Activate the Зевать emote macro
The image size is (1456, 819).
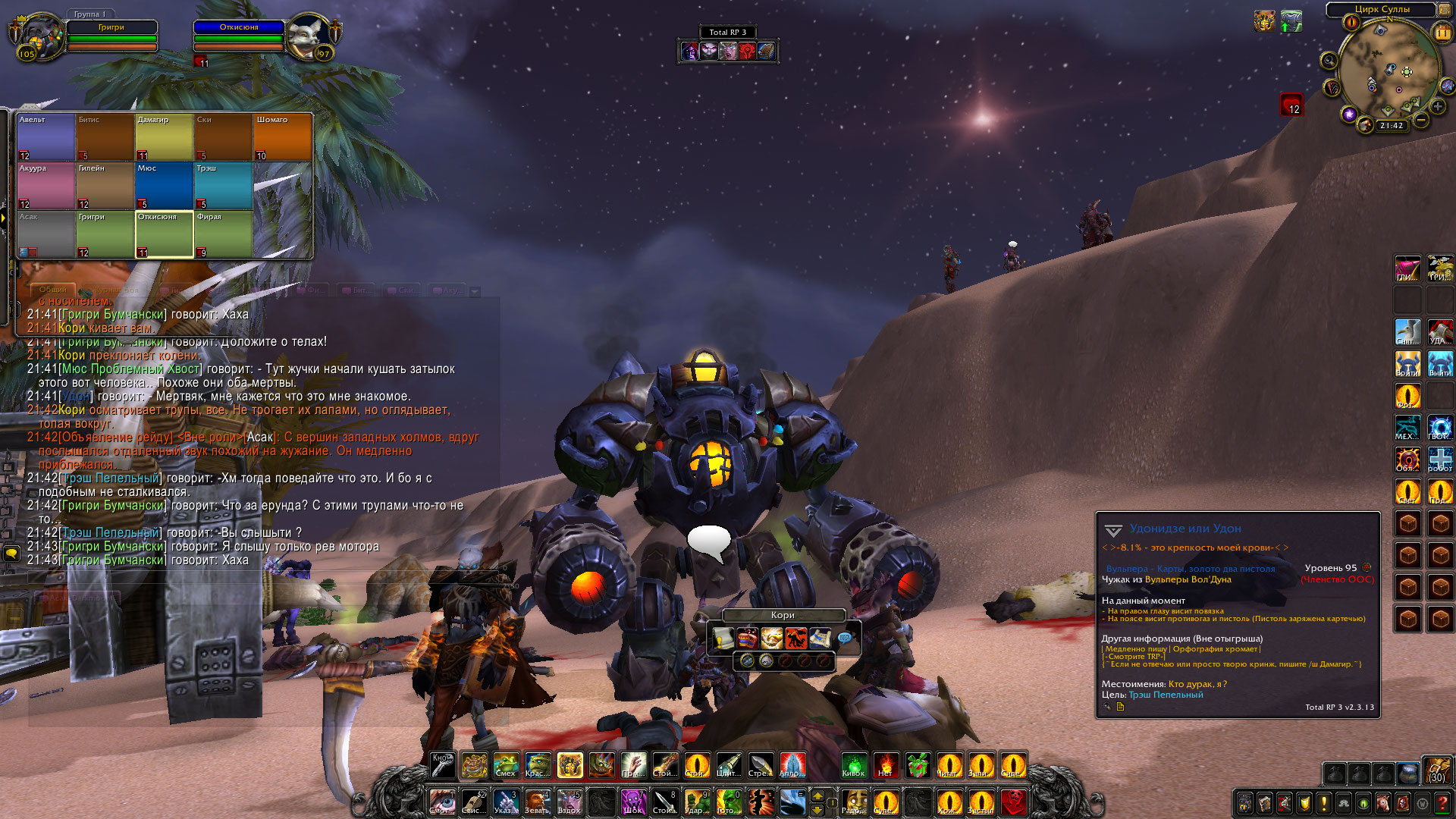coord(538,802)
